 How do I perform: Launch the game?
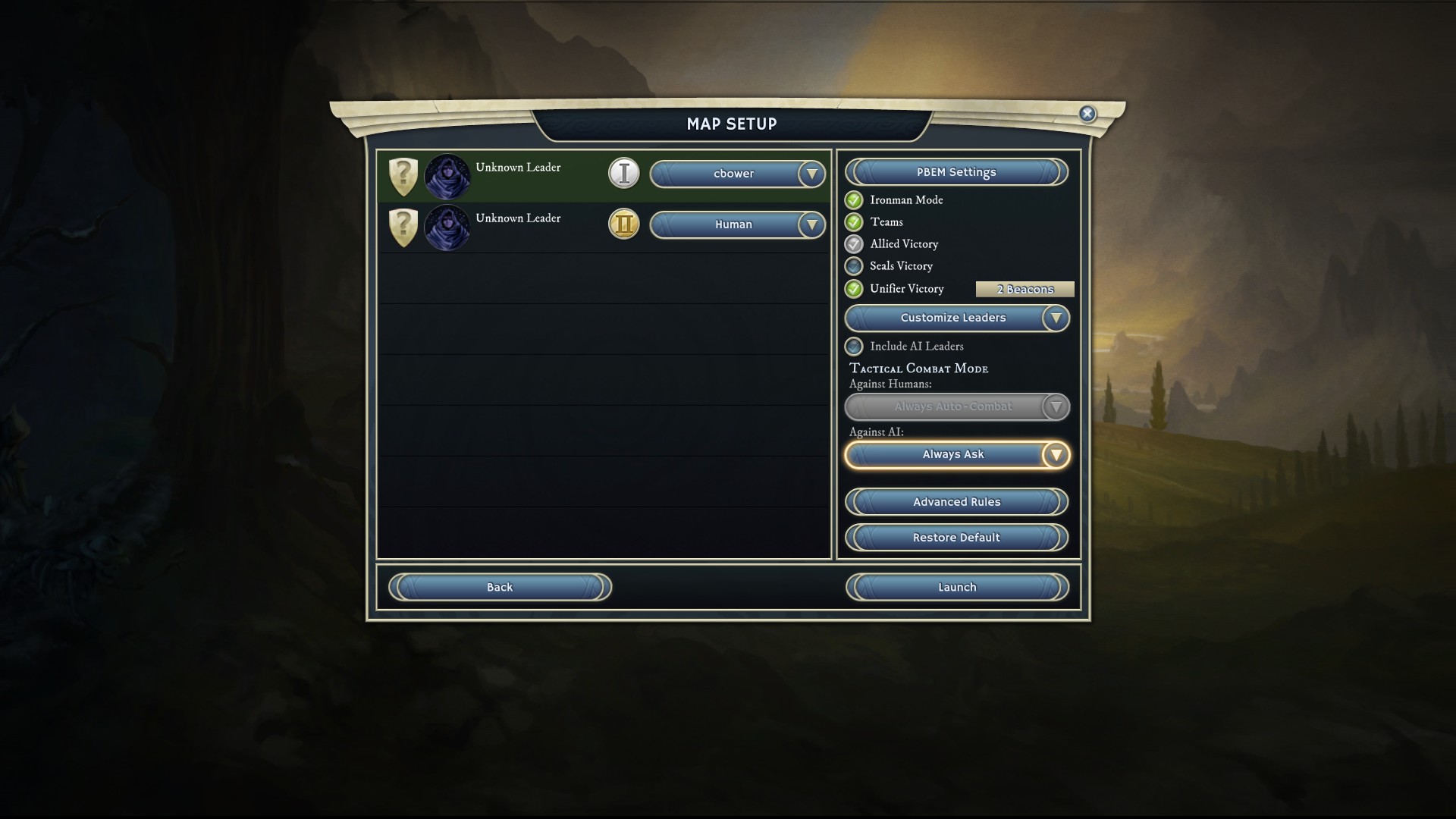(x=956, y=587)
